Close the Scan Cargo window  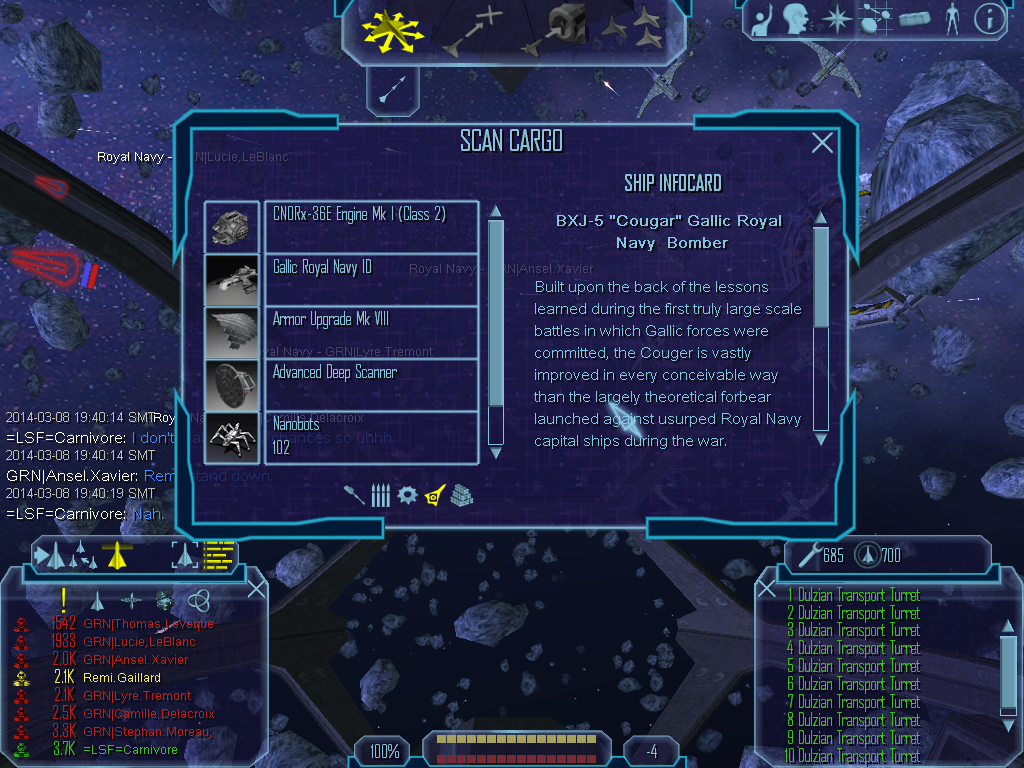tap(822, 143)
